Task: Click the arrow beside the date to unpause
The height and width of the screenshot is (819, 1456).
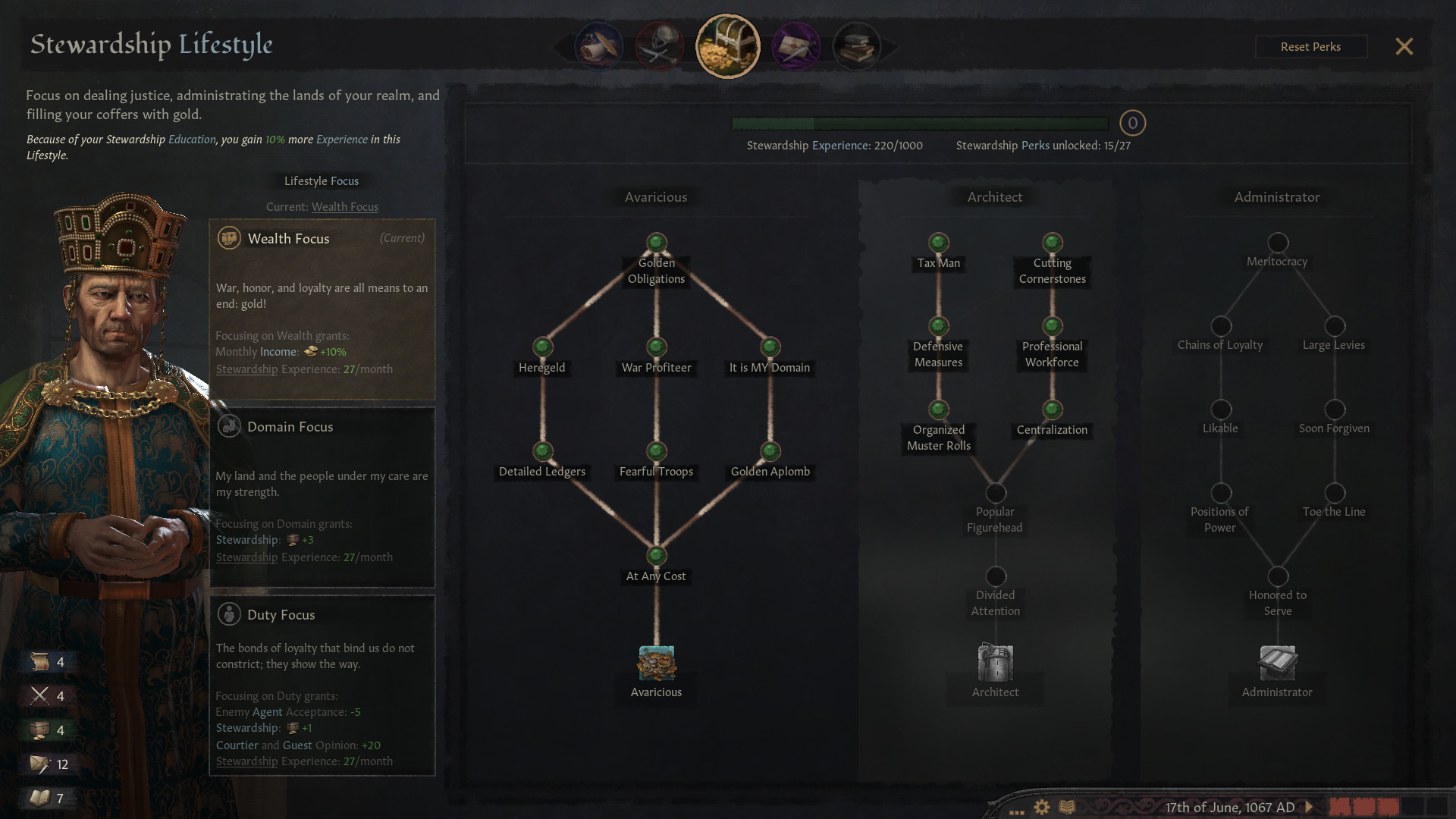Action: 1307,807
